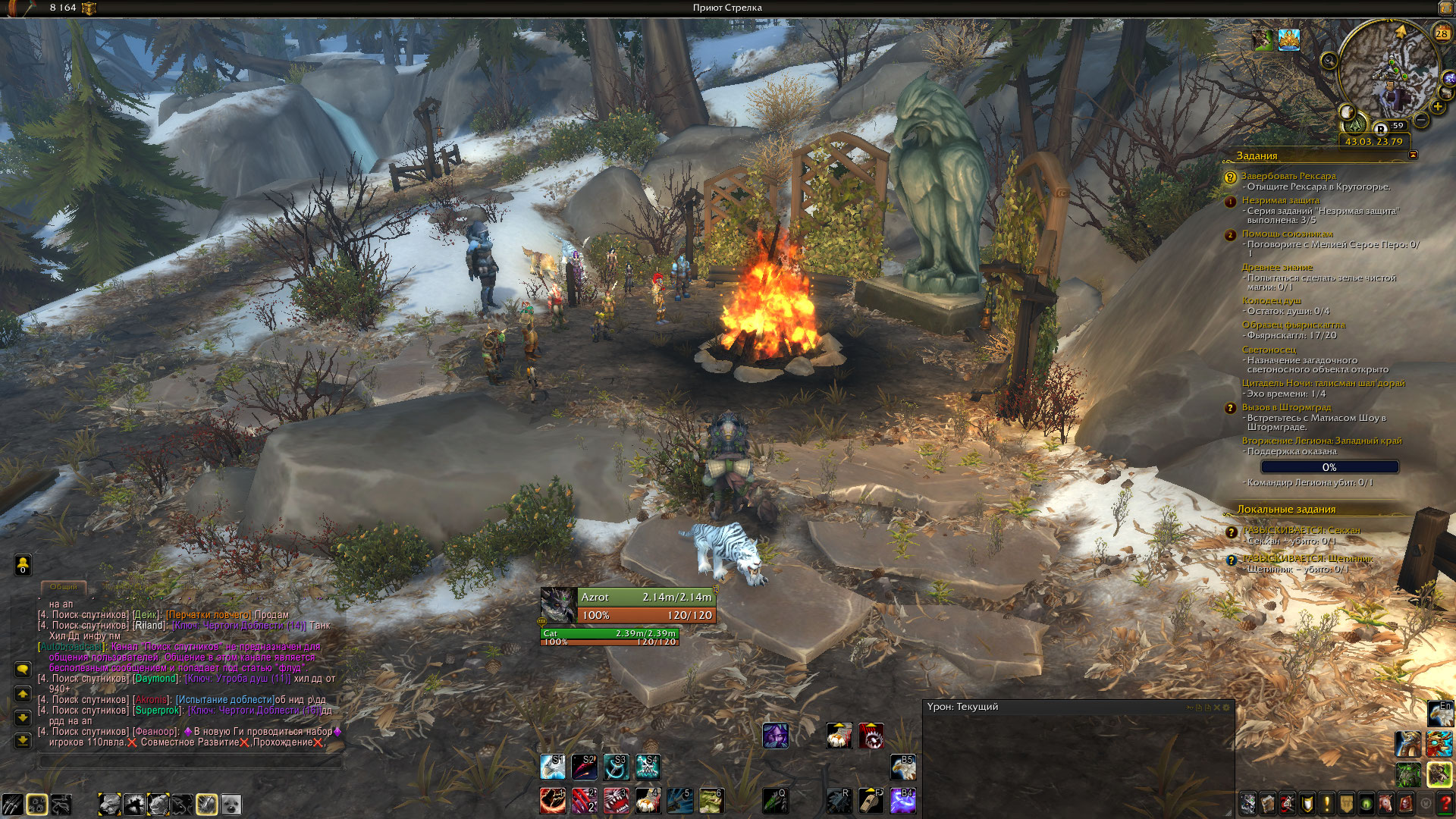Viewport: 1456px width, 819px height.
Task: Collapse the Задания quest tracker
Action: pos(1413,155)
